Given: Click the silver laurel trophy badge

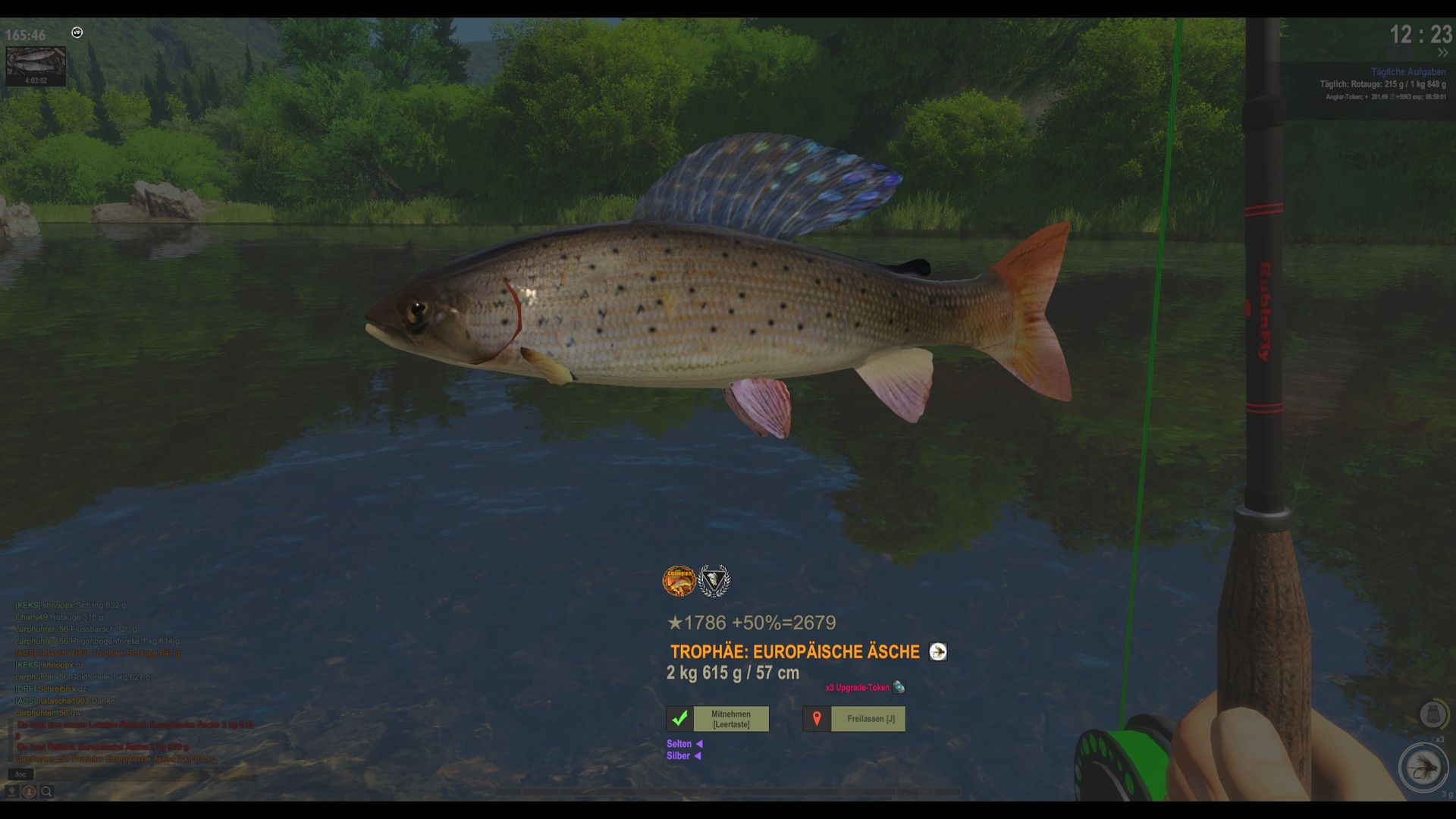Looking at the screenshot, I should pyautogui.click(x=714, y=581).
